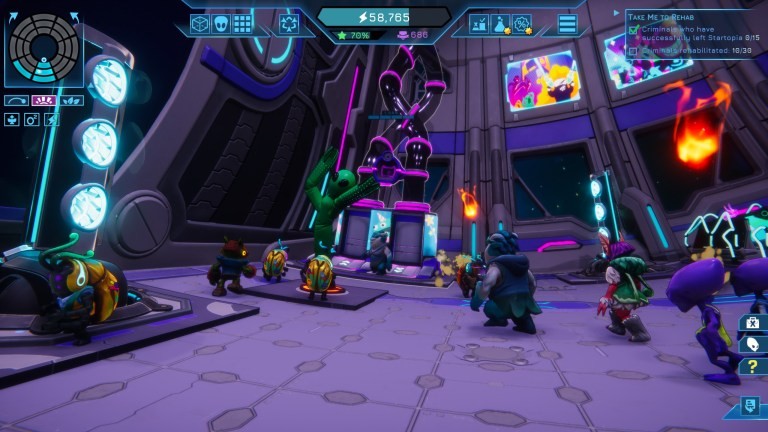Open the crossed-out crate side button
Viewport: 768px width, 432px height.
click(751, 322)
